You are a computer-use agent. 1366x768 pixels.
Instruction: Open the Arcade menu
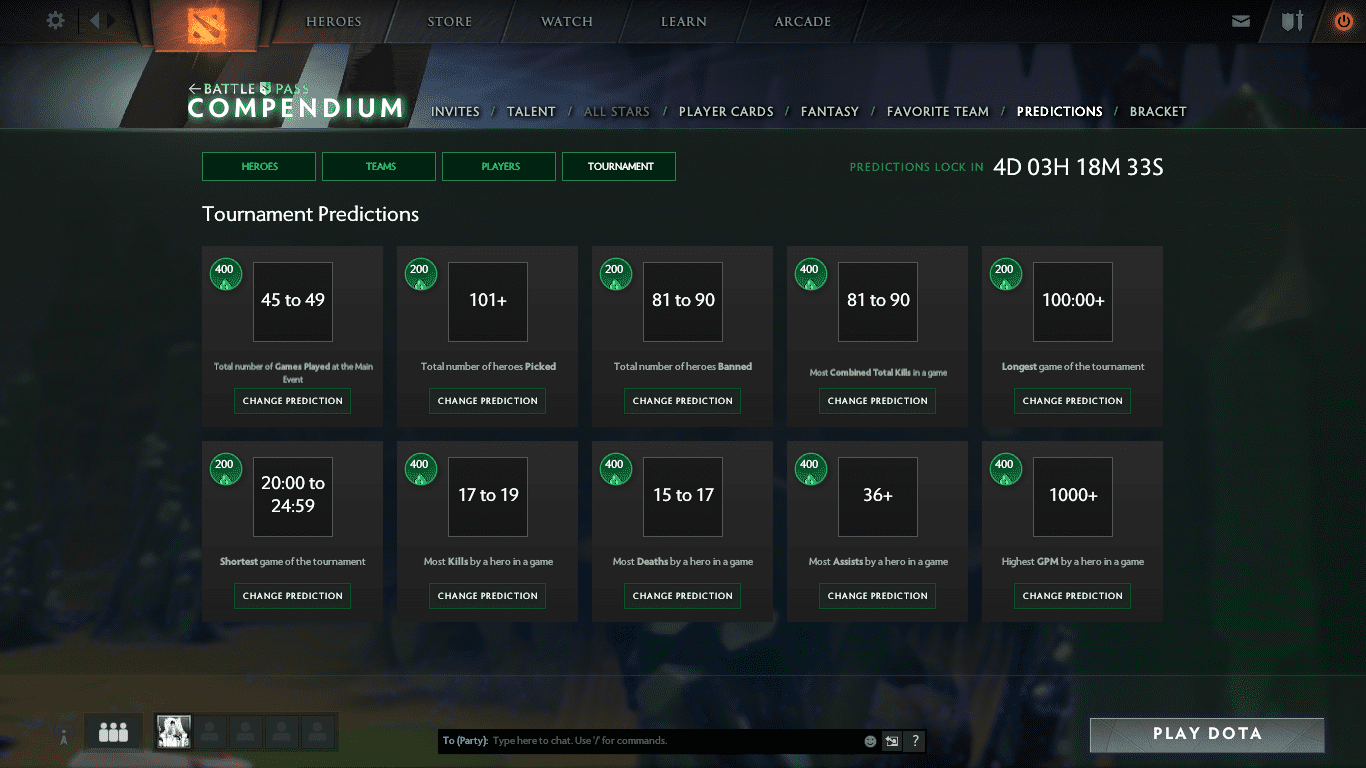coord(803,22)
